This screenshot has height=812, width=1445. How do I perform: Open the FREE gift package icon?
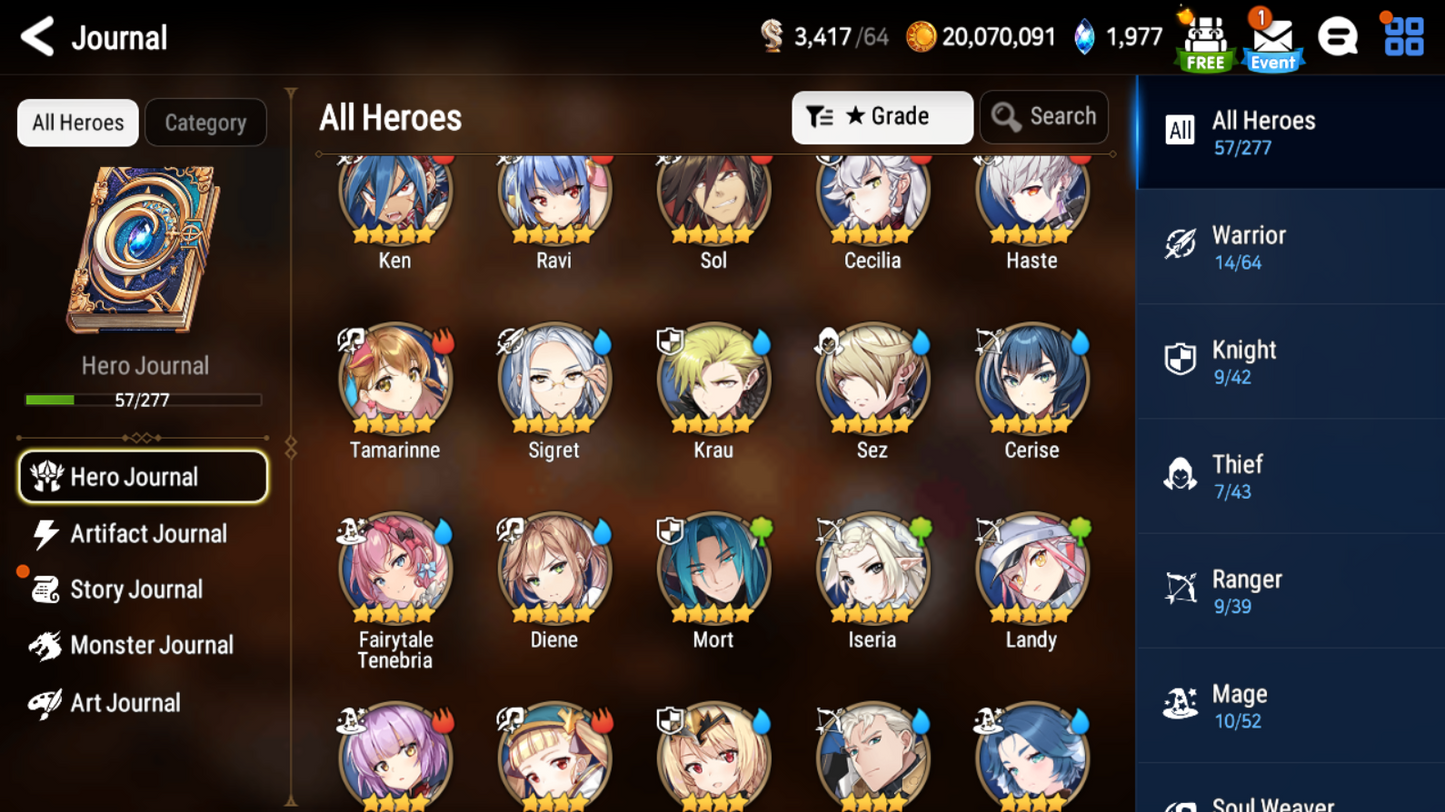tap(1204, 37)
